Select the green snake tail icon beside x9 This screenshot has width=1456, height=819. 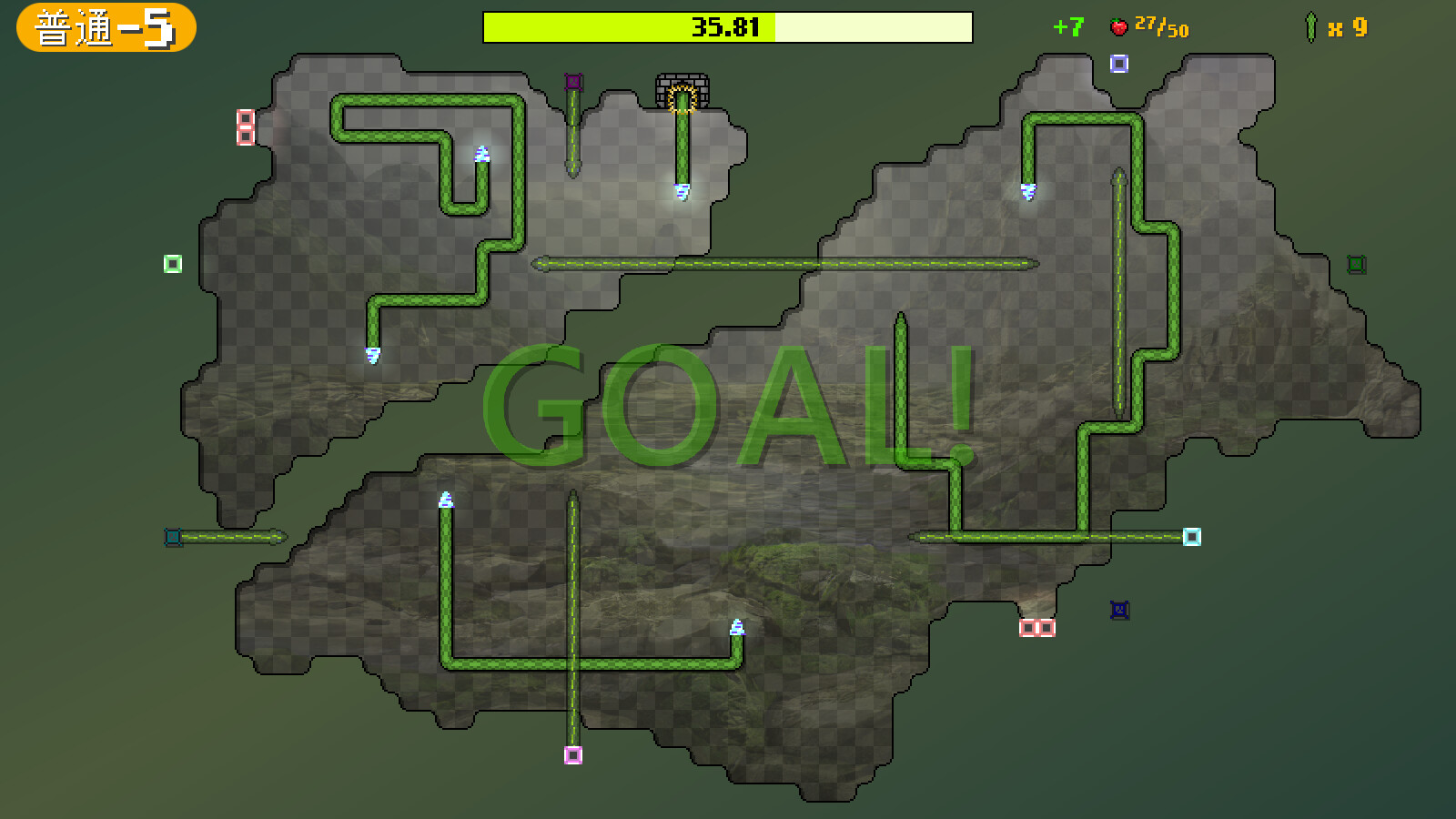pos(1310,27)
